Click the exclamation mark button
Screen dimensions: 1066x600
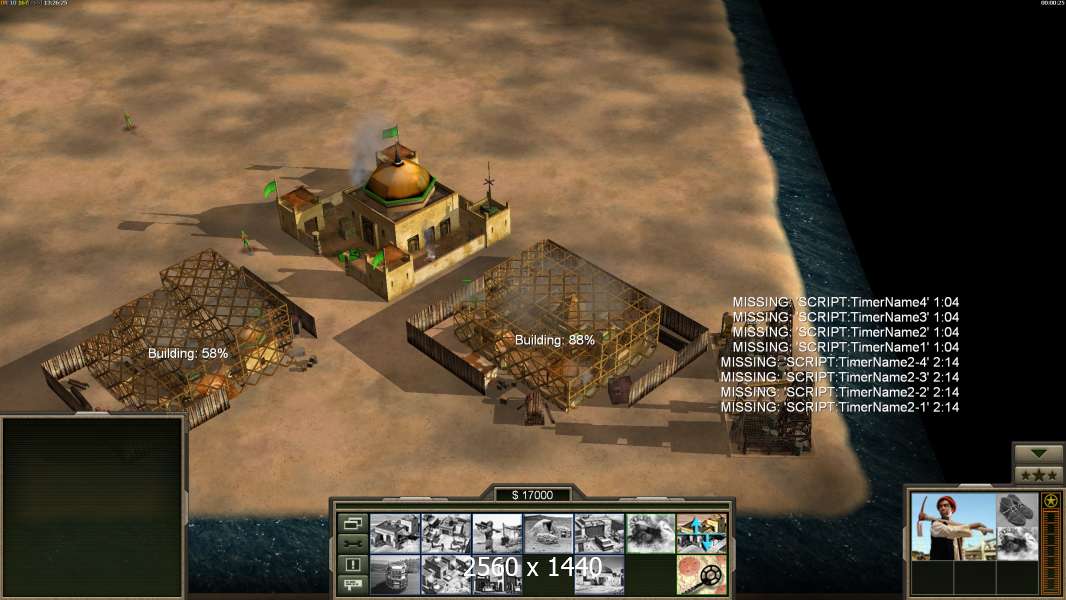coord(352,564)
